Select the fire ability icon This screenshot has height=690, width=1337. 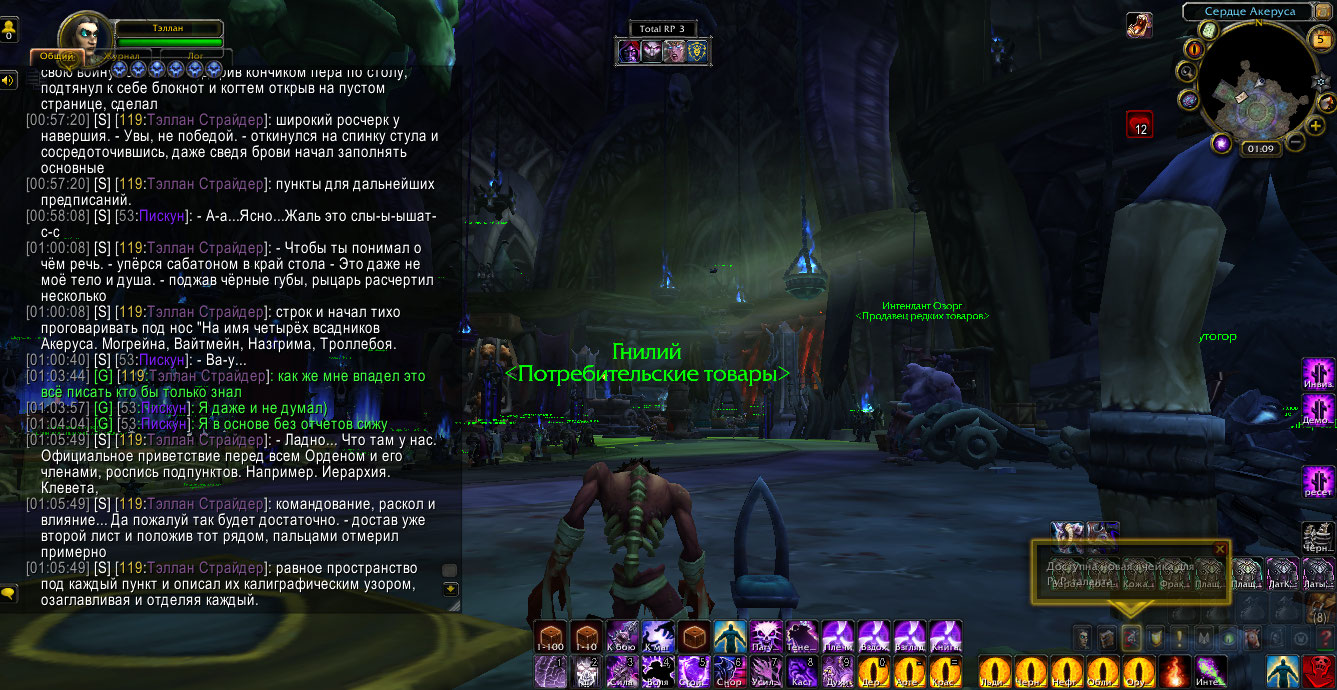tap(1173, 670)
